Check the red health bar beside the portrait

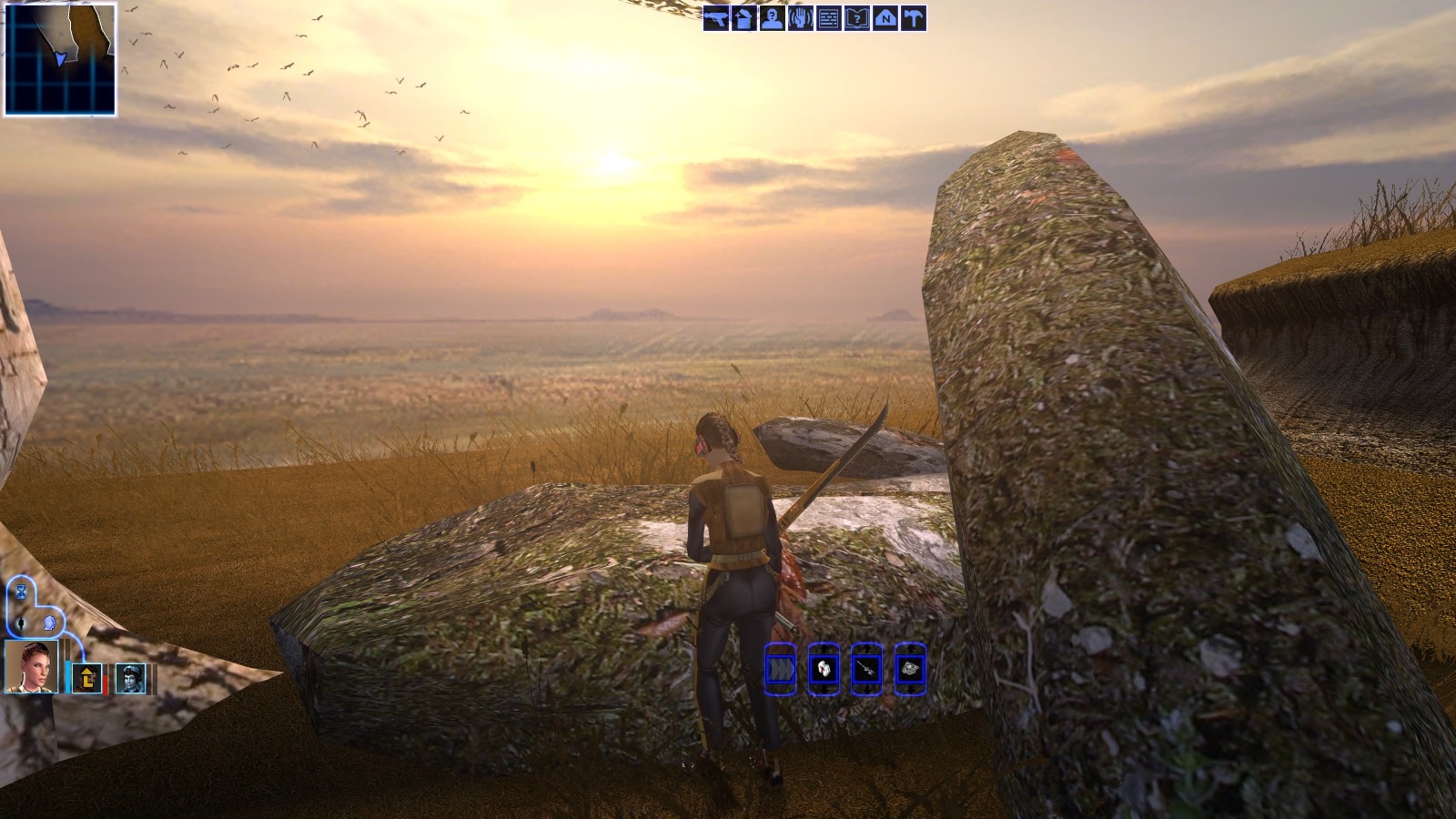105,683
